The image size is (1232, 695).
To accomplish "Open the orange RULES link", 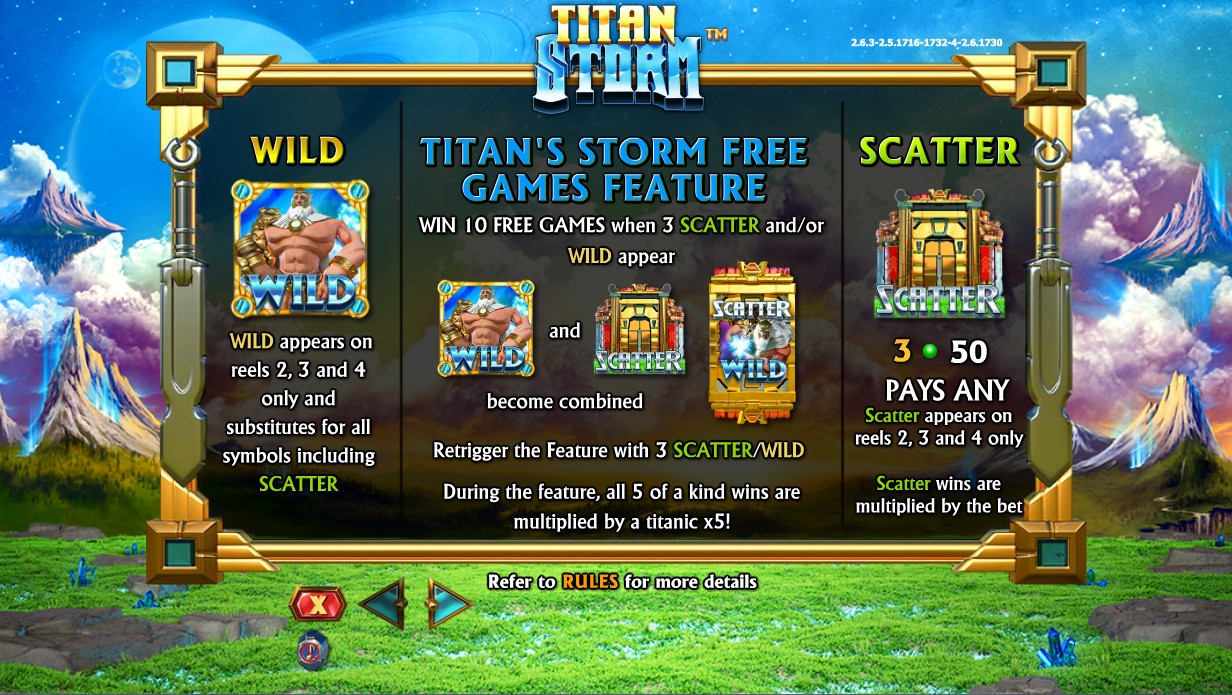I will 590,582.
